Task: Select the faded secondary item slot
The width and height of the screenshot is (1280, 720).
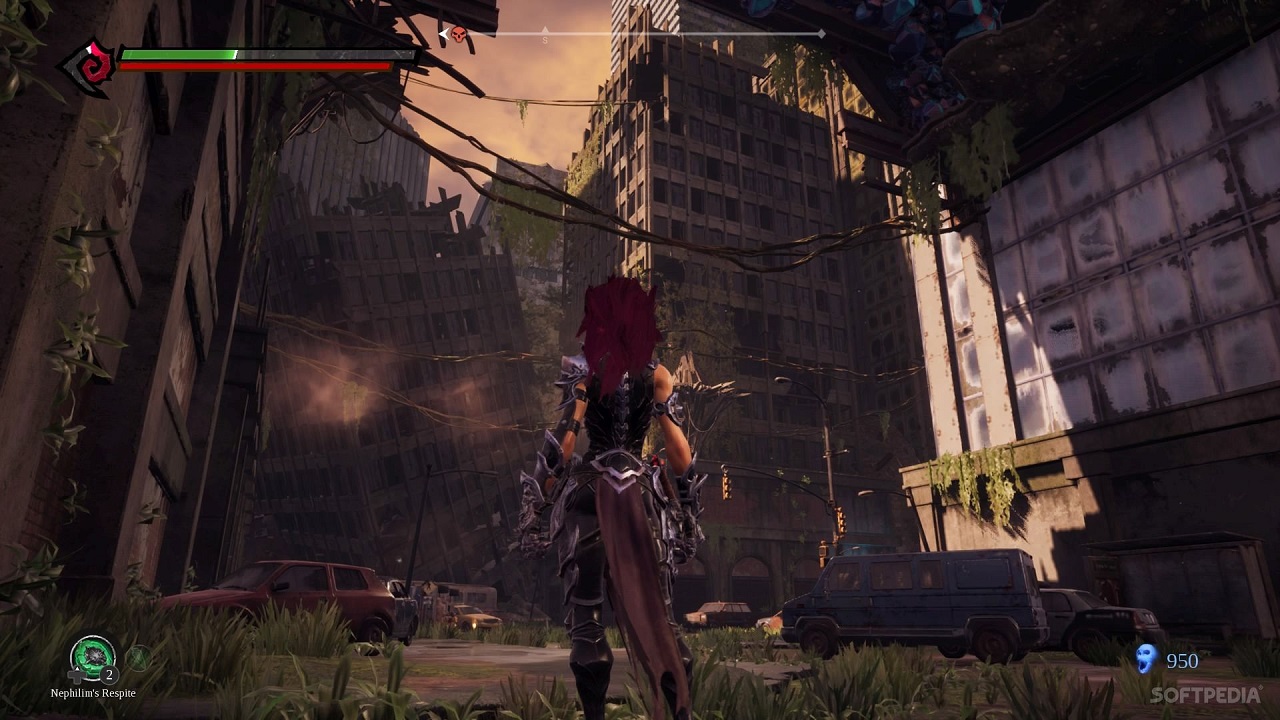Action: point(138,658)
